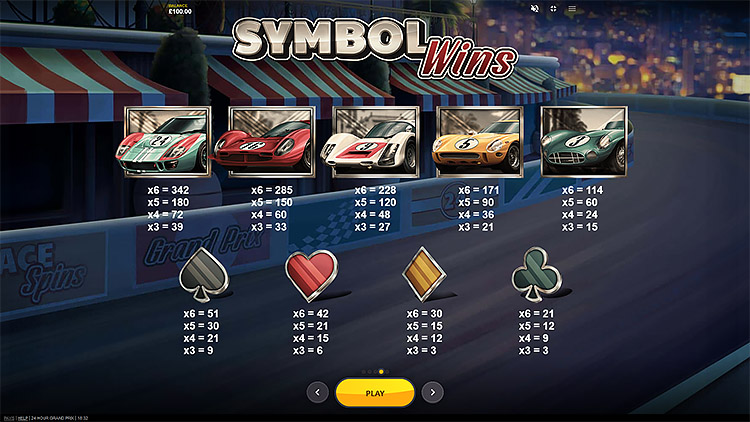The image size is (750, 422).
Task: Advance to the next paytable page
Action: click(432, 393)
